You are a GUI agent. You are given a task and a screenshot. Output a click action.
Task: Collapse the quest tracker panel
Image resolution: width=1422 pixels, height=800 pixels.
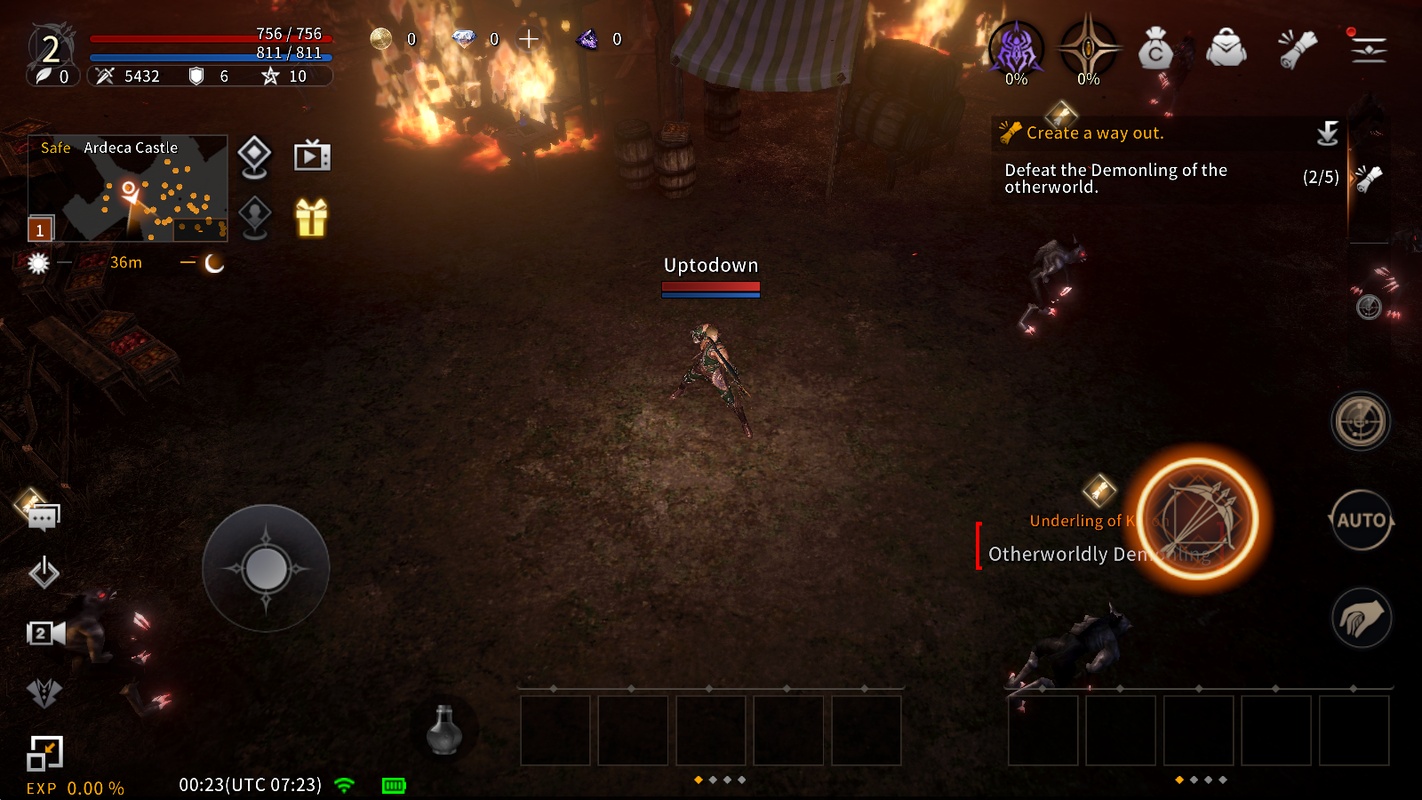(1327, 133)
